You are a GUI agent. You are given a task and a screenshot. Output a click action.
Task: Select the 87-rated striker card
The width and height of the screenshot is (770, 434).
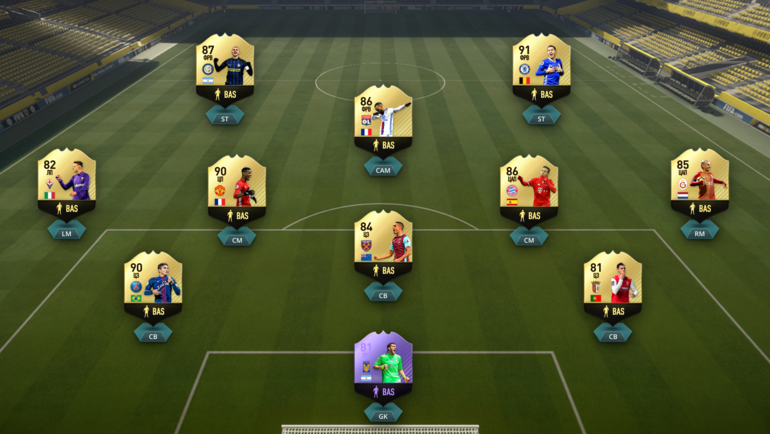pos(224,68)
